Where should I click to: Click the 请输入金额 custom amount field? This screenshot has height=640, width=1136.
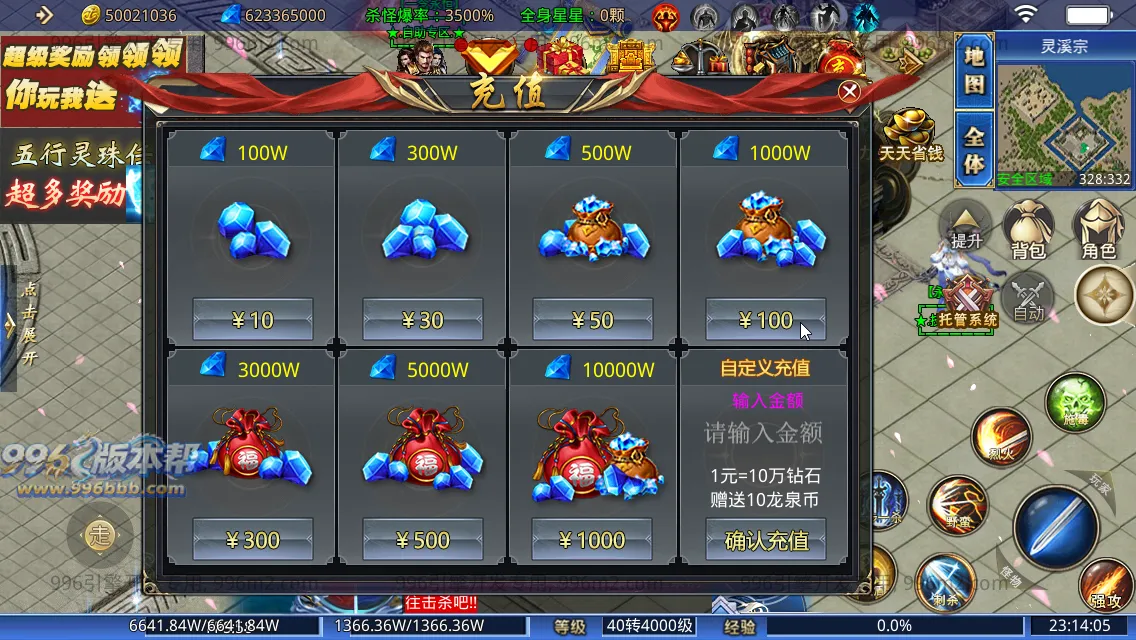tap(765, 434)
